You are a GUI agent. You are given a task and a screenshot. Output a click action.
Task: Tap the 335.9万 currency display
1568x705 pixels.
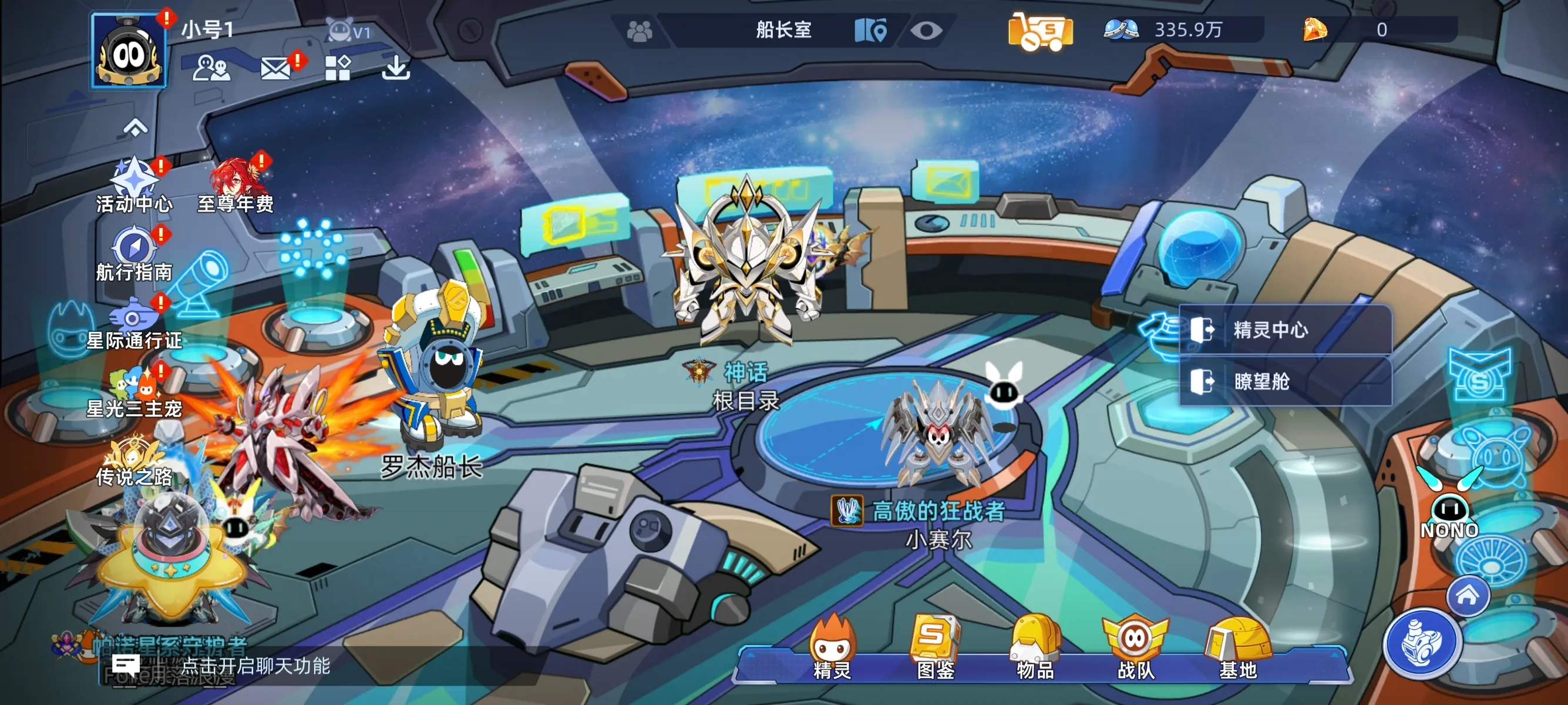point(1189,29)
